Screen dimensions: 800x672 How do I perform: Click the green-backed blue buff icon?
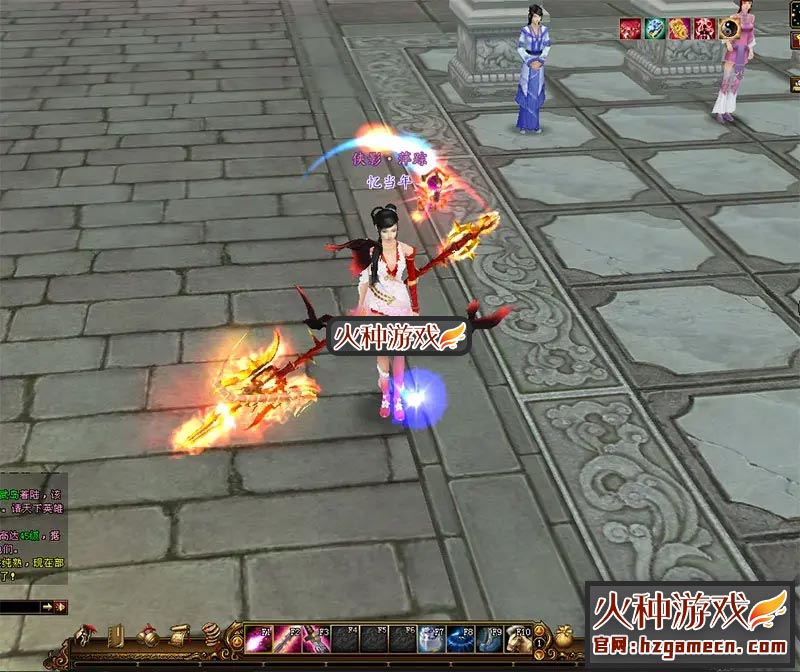click(x=654, y=29)
